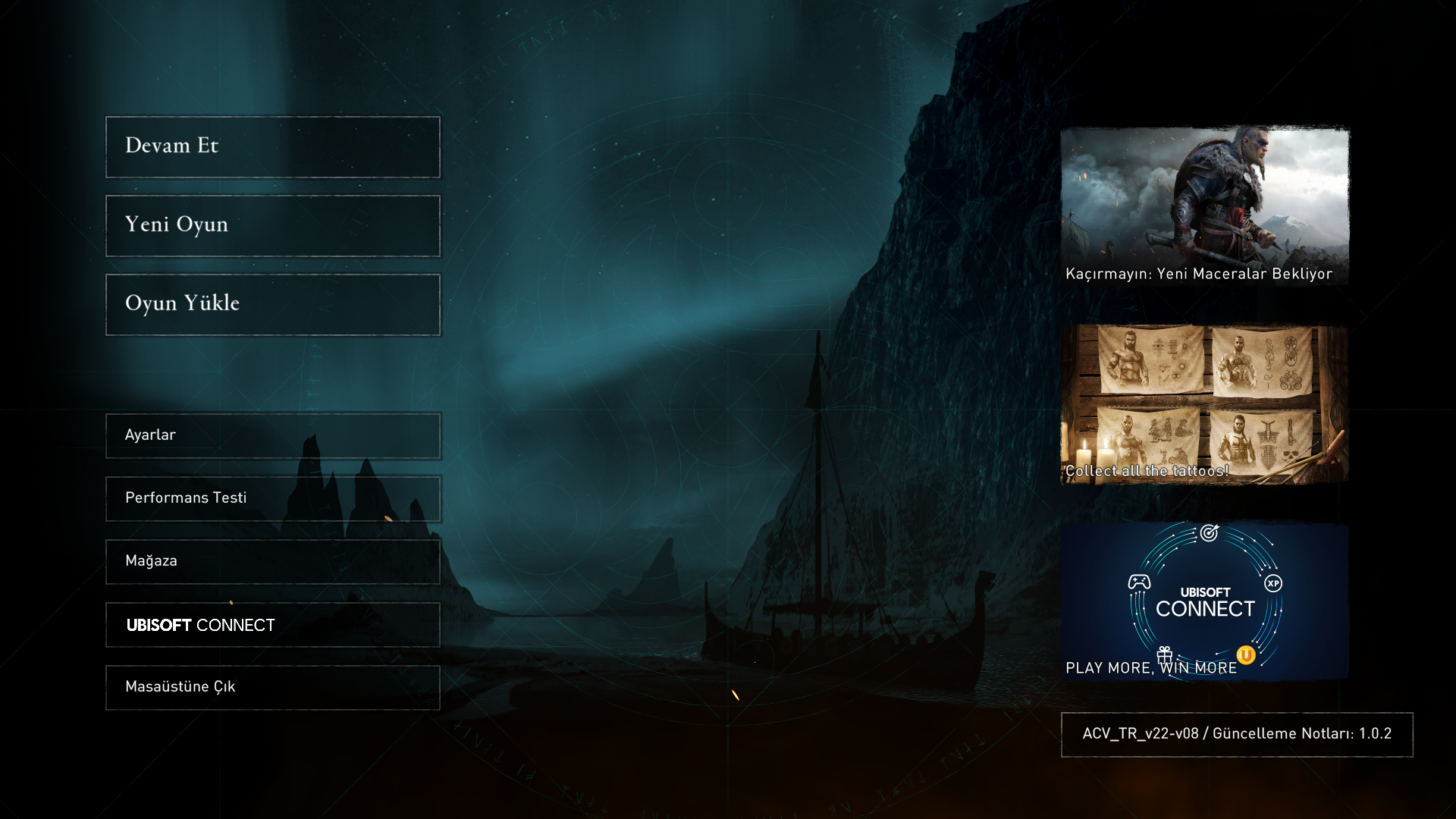The image size is (1456, 819).
Task: Open the Oyun Yükle load menu
Action: (273, 305)
